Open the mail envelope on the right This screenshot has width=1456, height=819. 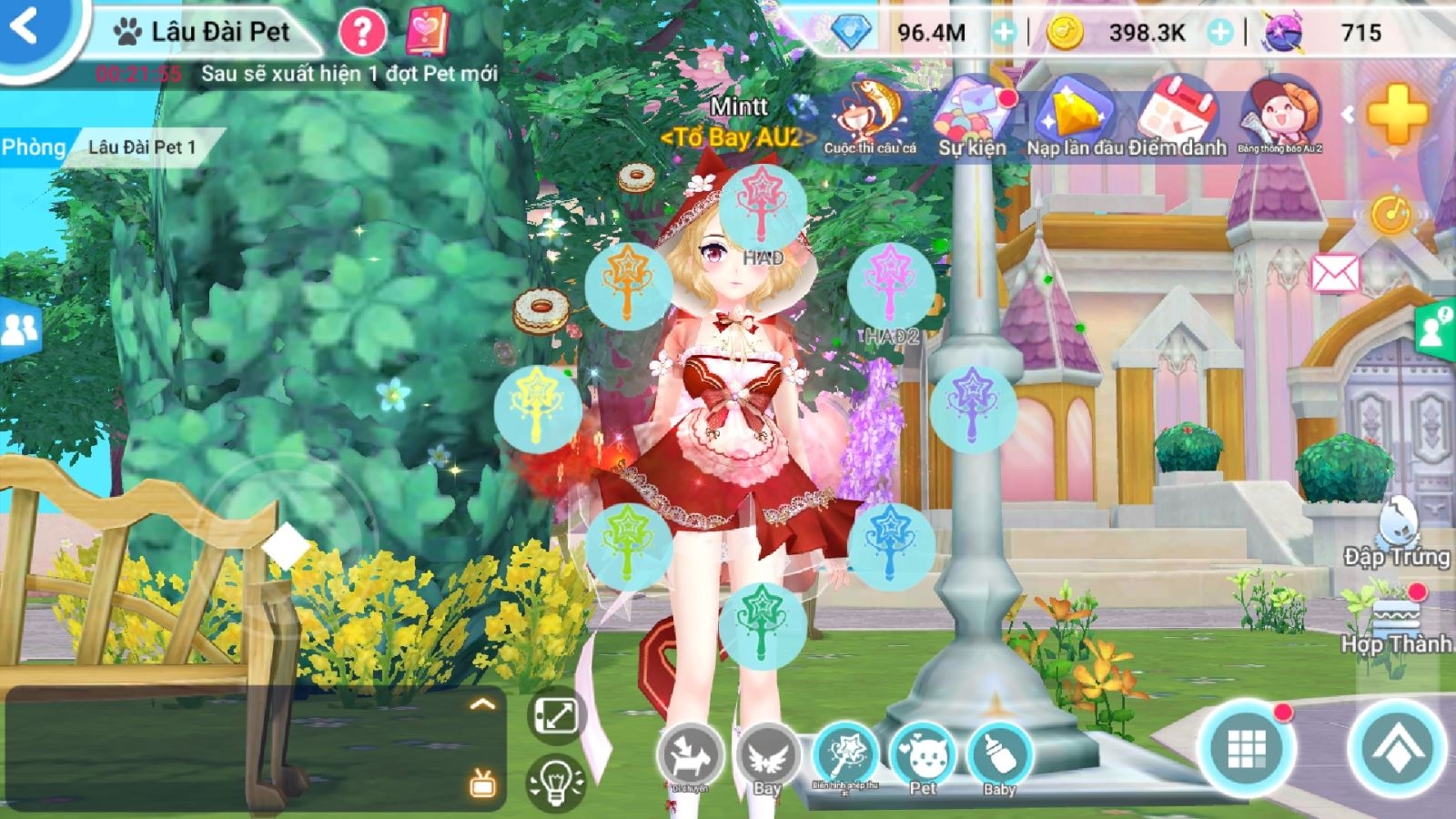click(1335, 270)
